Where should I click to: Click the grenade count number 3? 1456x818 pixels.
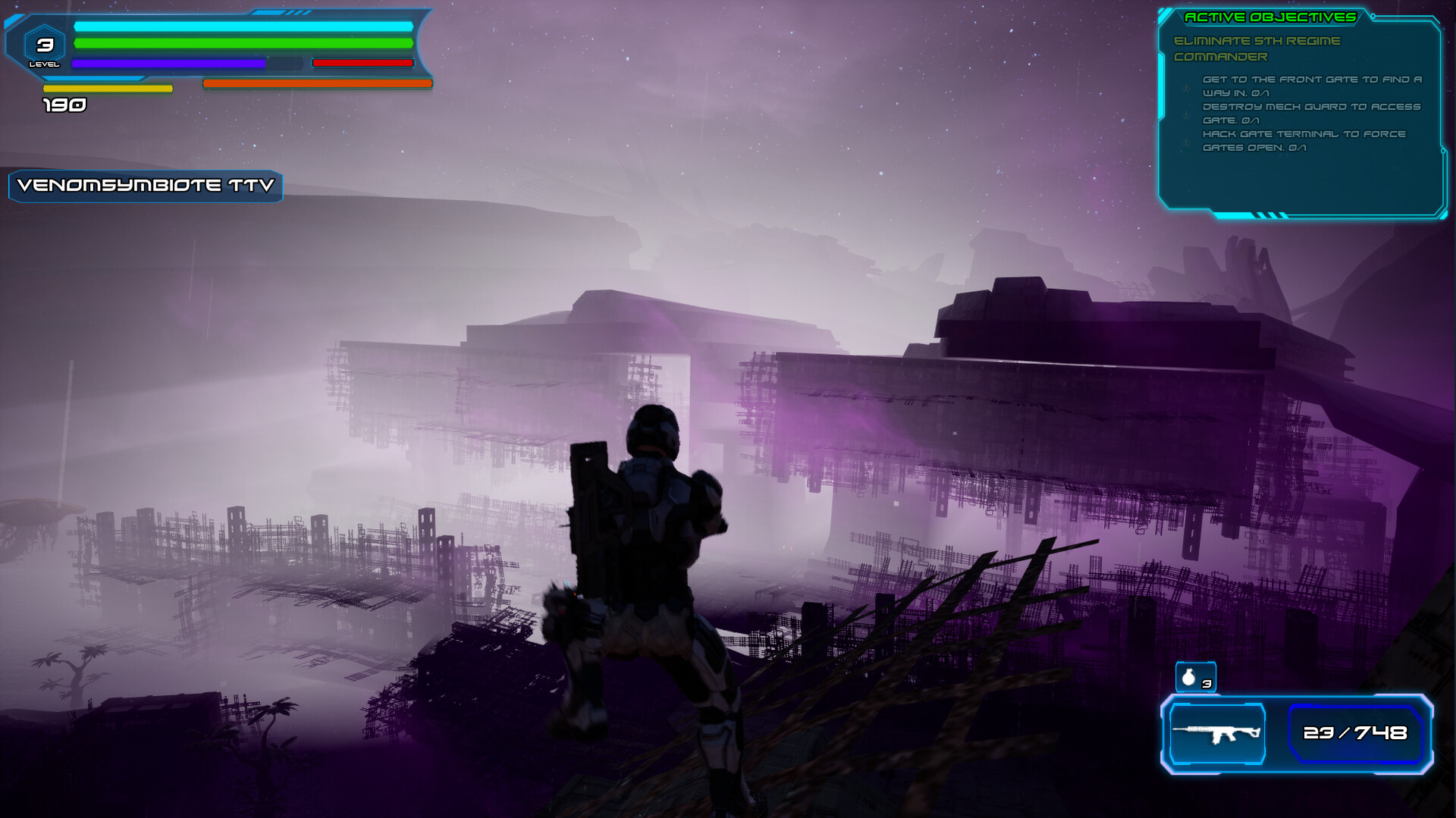click(1207, 685)
